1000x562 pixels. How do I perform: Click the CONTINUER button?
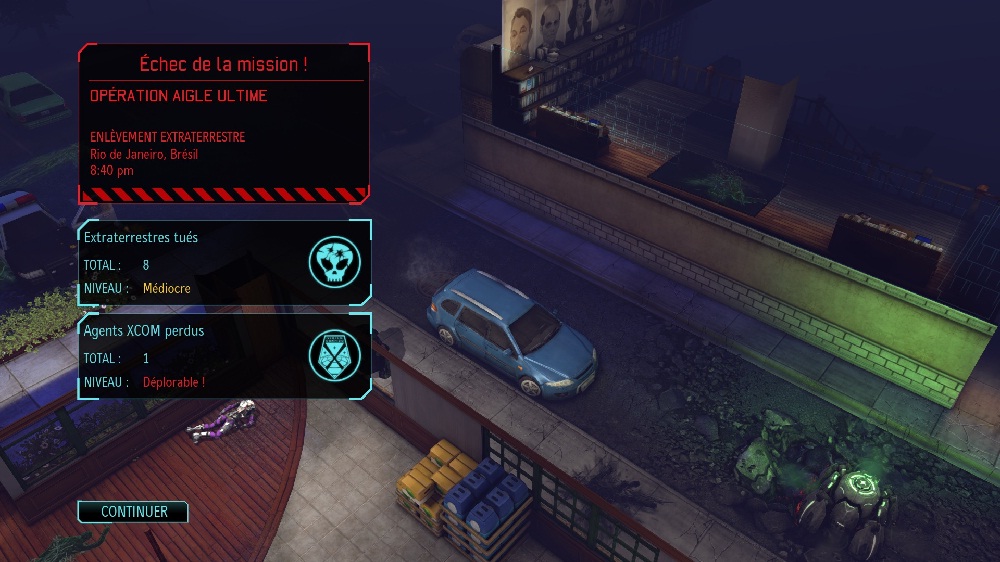[133, 512]
